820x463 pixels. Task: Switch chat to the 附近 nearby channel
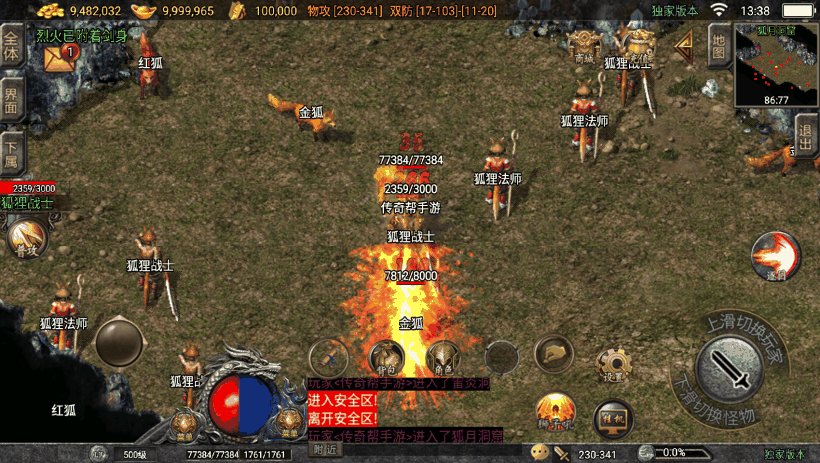click(326, 450)
